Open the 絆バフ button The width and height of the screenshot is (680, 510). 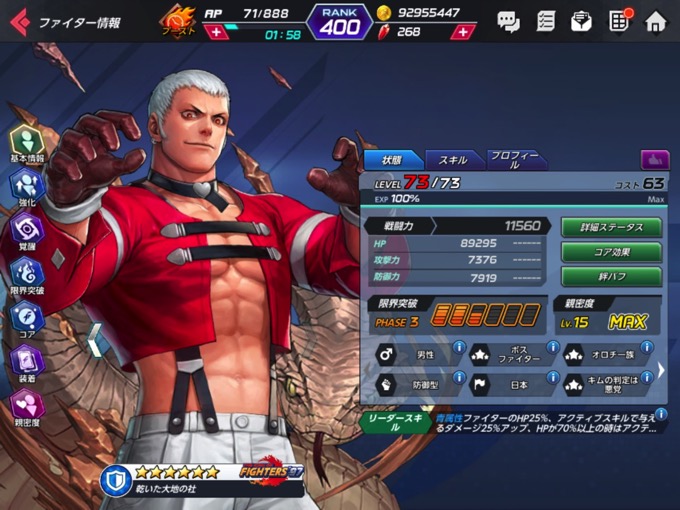pos(610,277)
